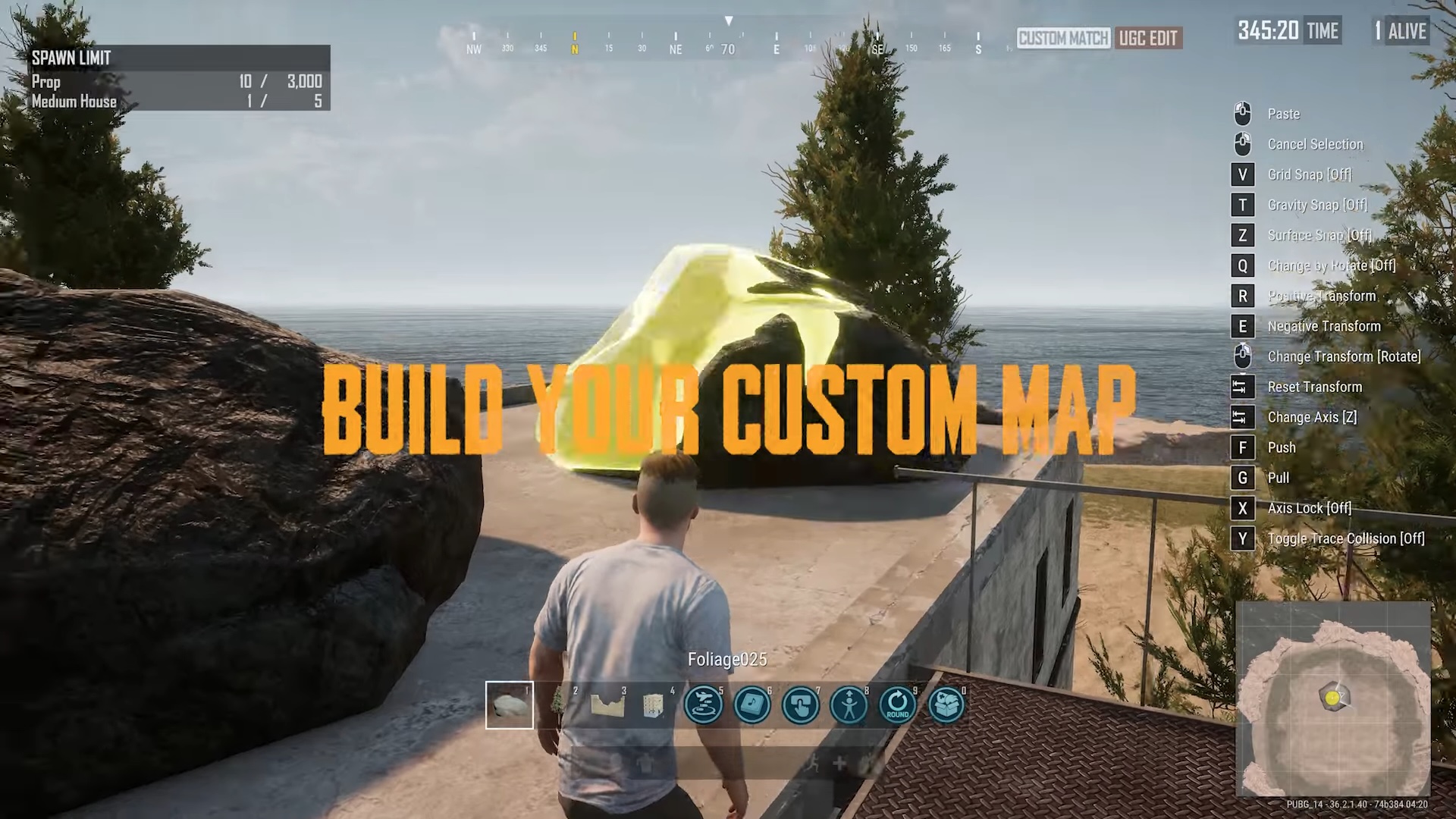Select Reset Transform in the controls list
The image size is (1456, 819).
click(1314, 387)
